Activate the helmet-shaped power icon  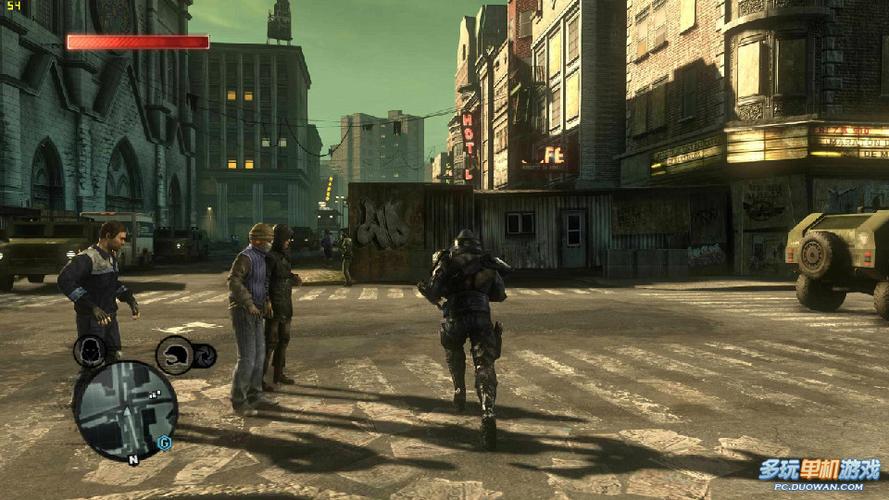pyautogui.click(x=174, y=354)
